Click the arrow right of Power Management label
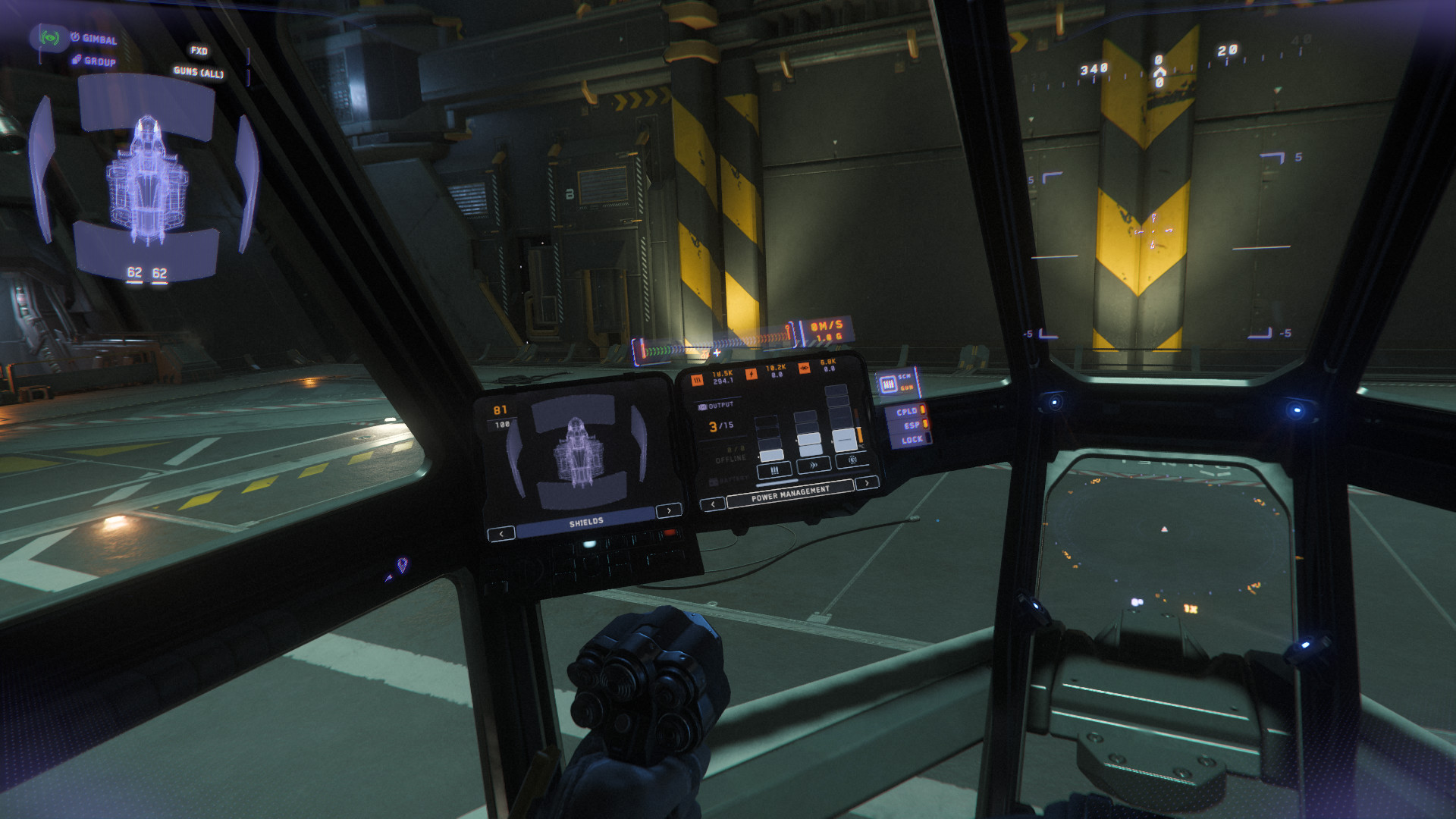The height and width of the screenshot is (819, 1456). tap(867, 482)
